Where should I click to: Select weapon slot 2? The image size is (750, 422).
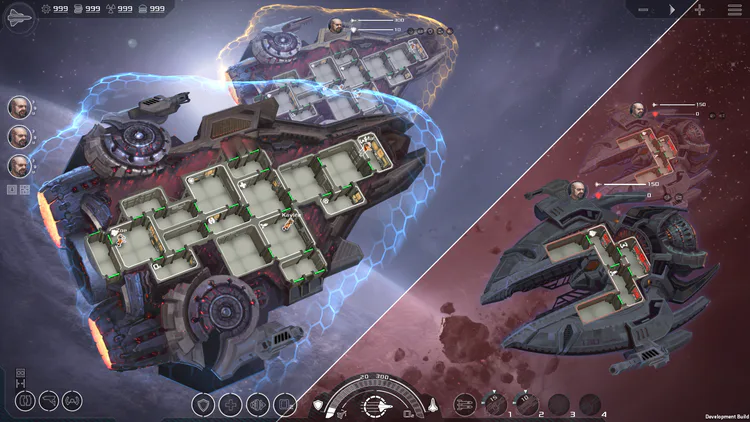tap(527, 403)
